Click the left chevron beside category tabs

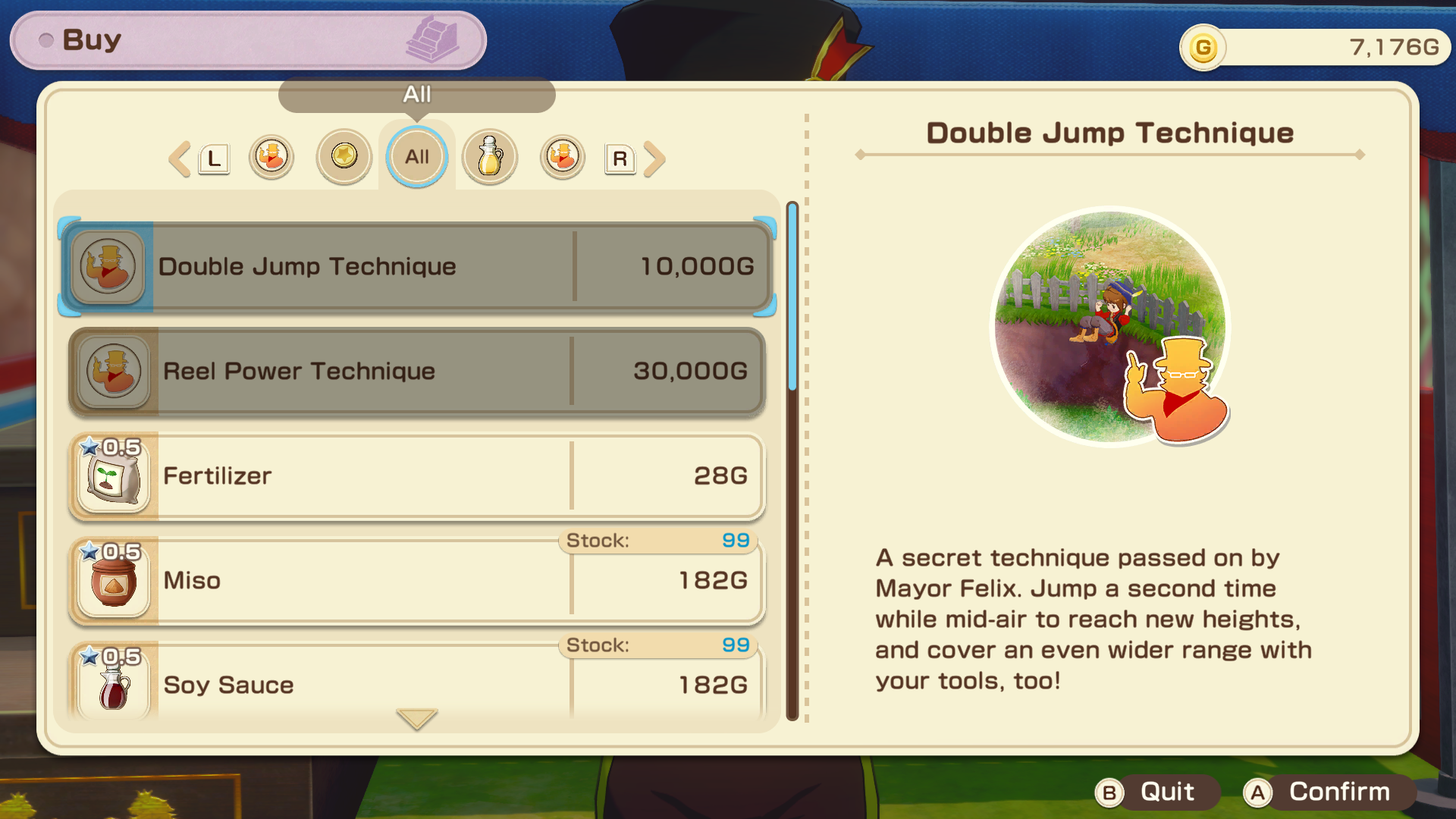[180, 159]
